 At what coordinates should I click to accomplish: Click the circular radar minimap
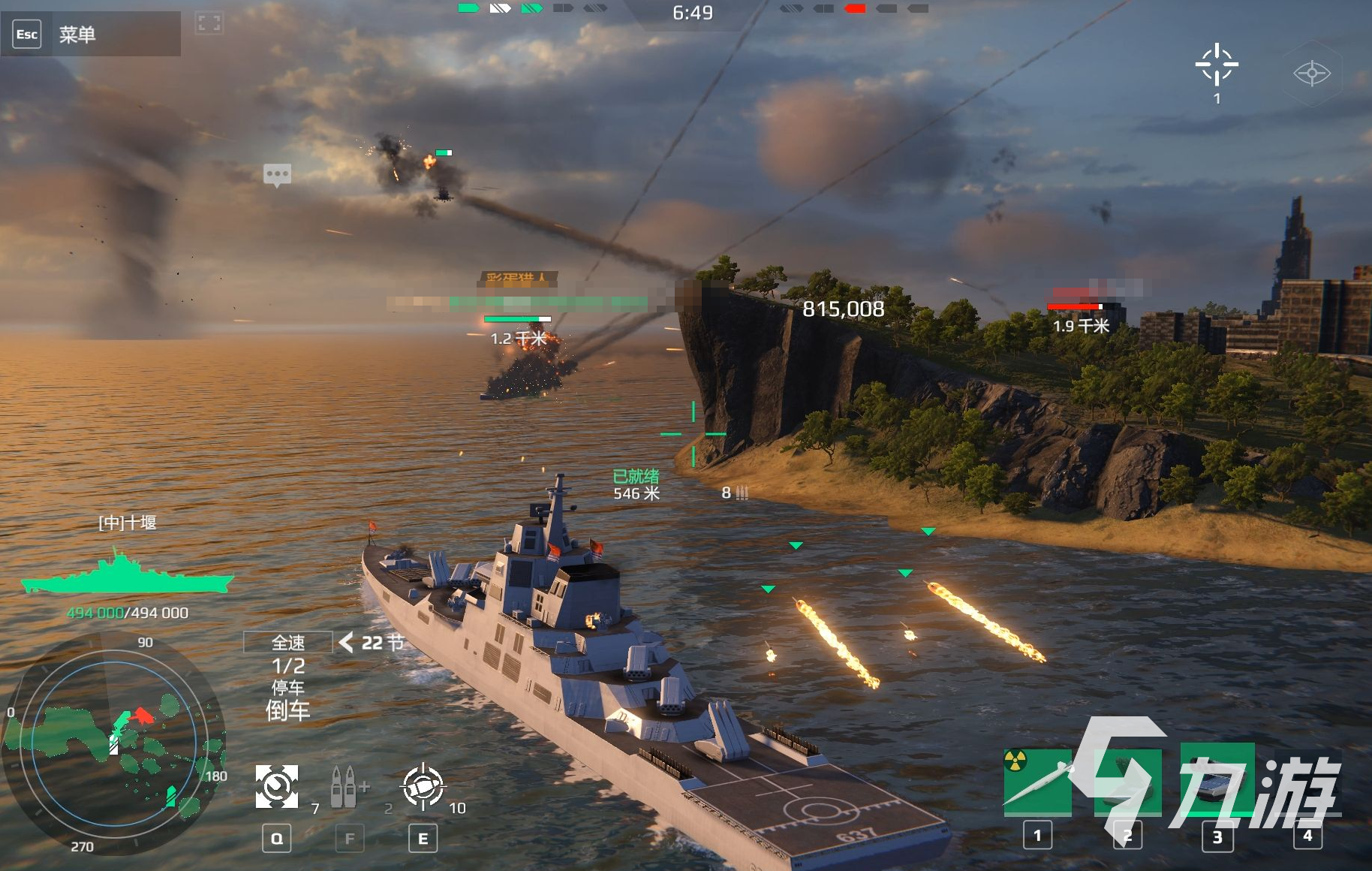(x=114, y=743)
